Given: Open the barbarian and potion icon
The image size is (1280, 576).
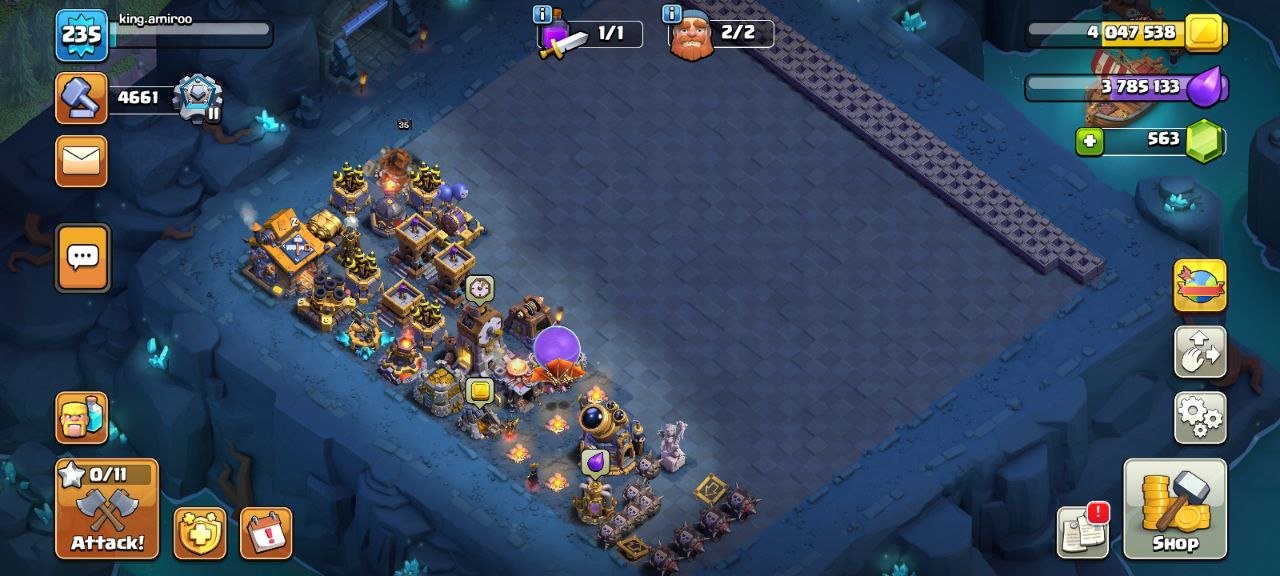Looking at the screenshot, I should [x=81, y=417].
